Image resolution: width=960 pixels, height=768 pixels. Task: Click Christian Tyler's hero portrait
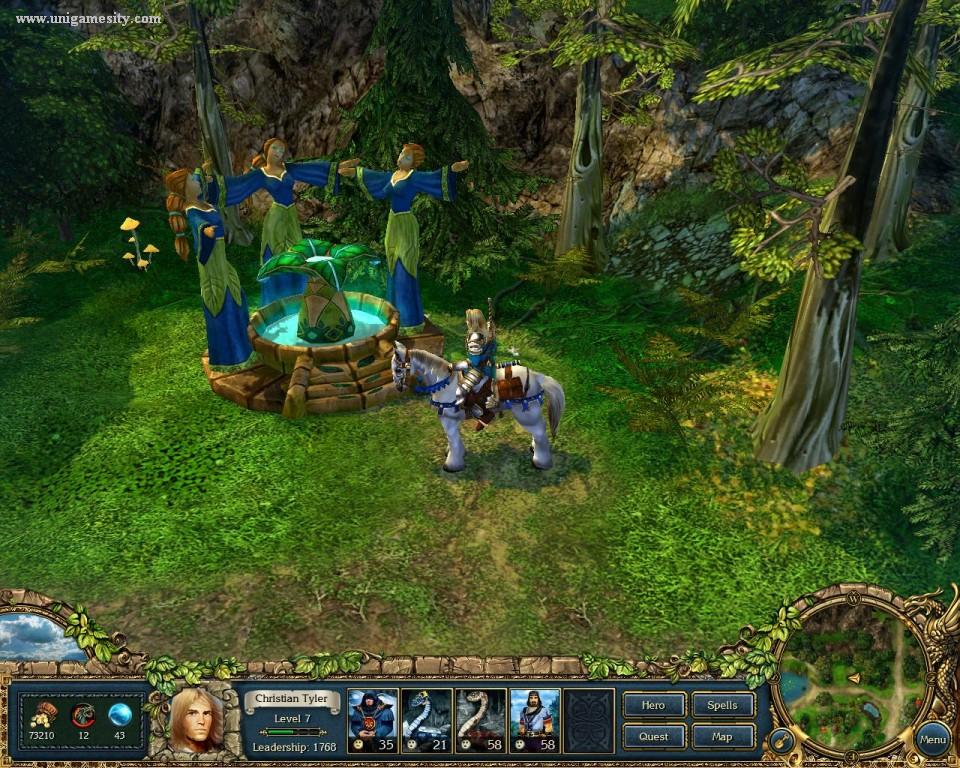click(197, 720)
